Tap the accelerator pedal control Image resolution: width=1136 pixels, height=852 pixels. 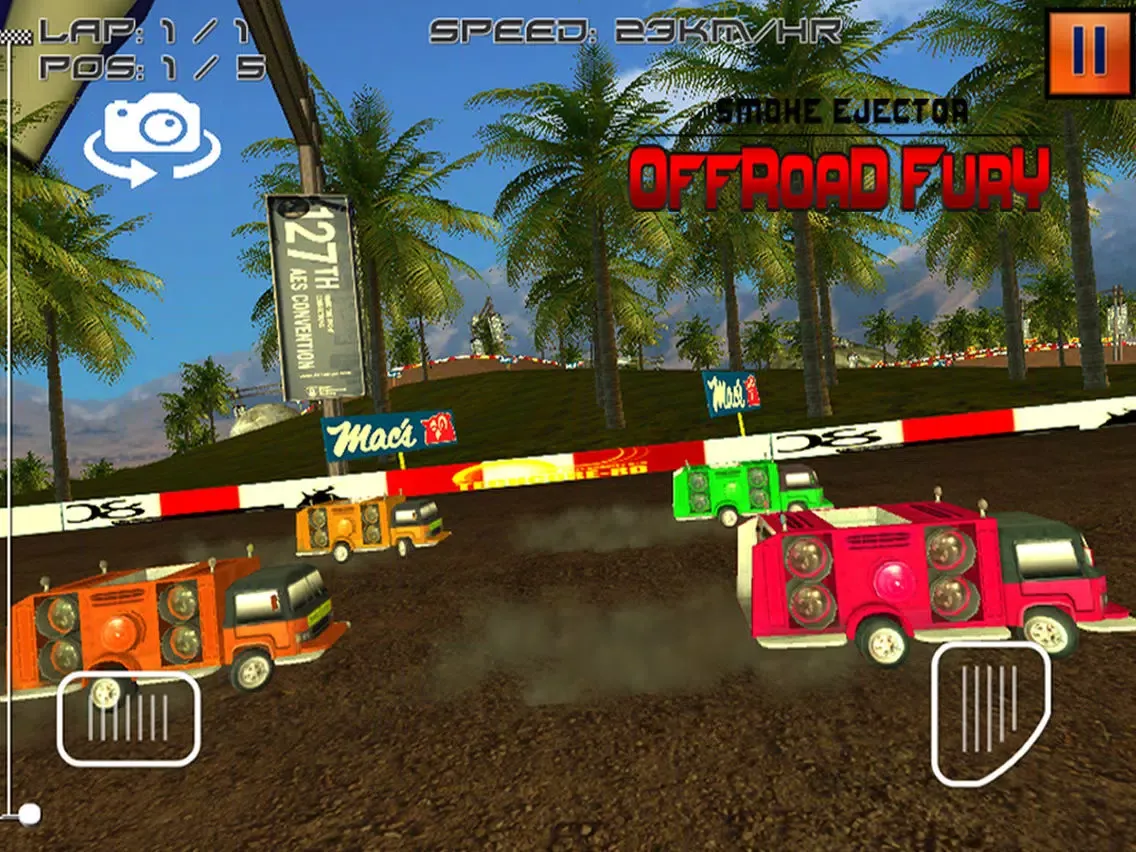[x=990, y=712]
